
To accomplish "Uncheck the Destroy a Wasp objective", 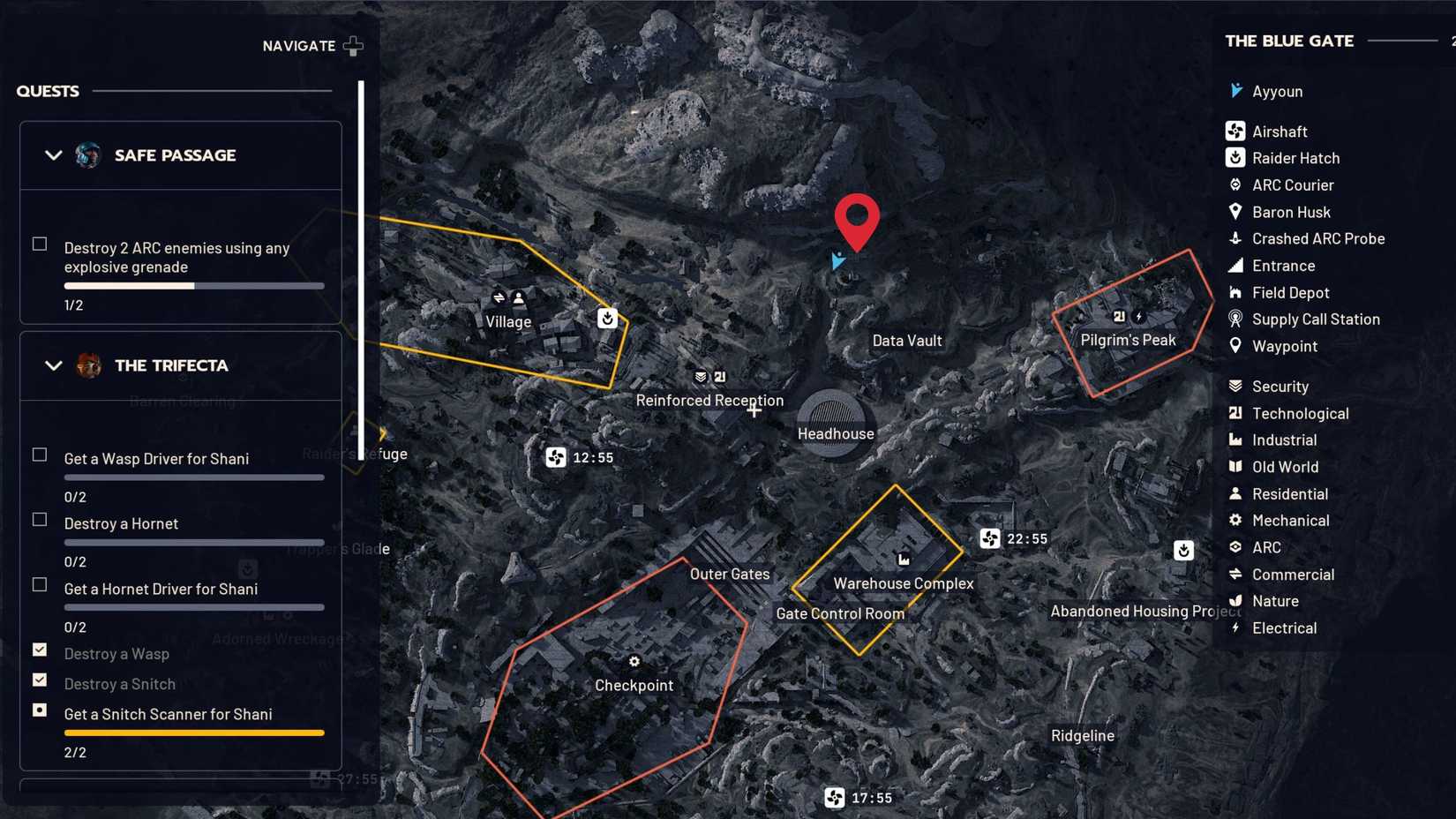I will pyautogui.click(x=40, y=650).
